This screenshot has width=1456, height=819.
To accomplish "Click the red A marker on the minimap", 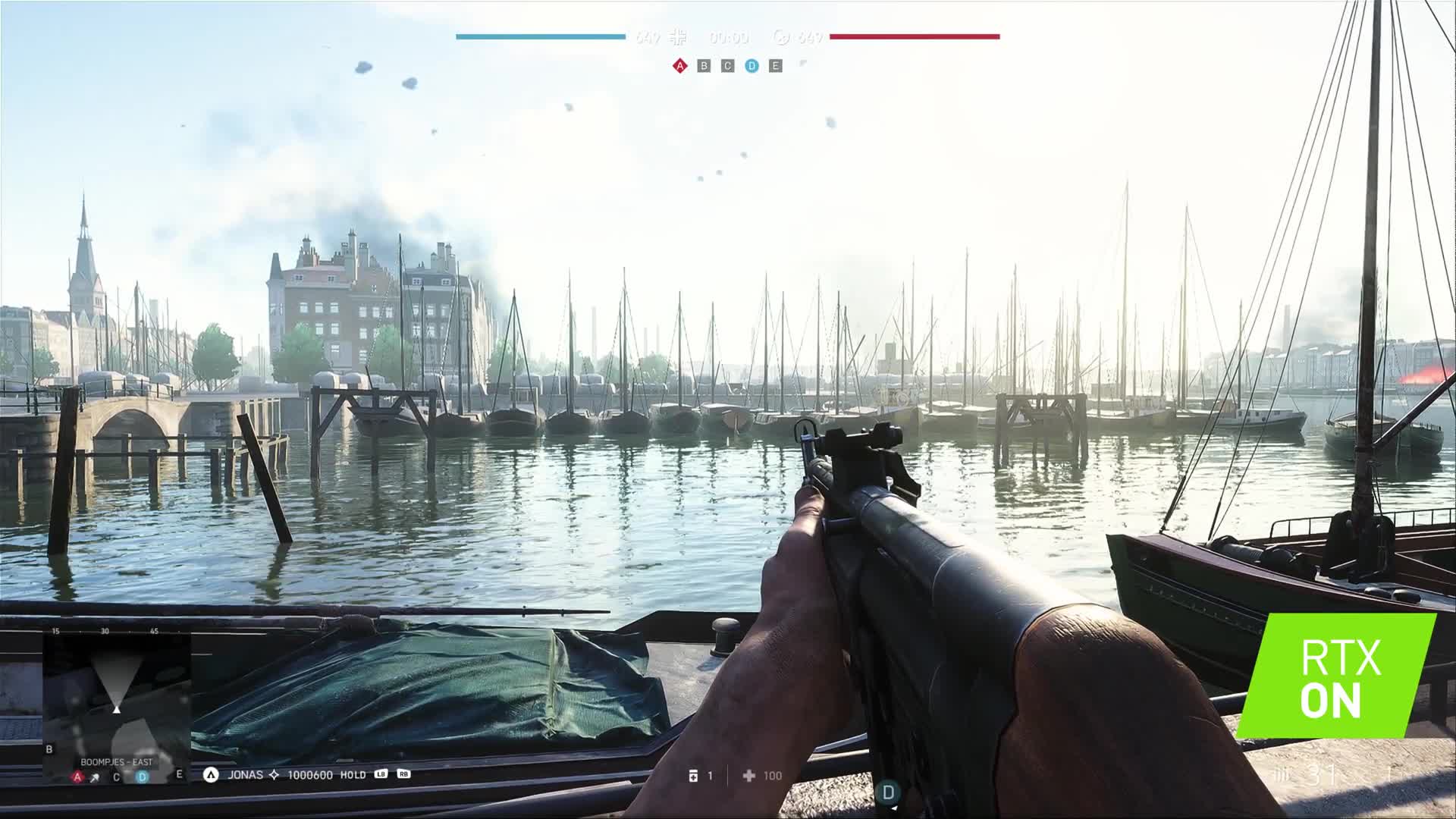I will [x=77, y=777].
